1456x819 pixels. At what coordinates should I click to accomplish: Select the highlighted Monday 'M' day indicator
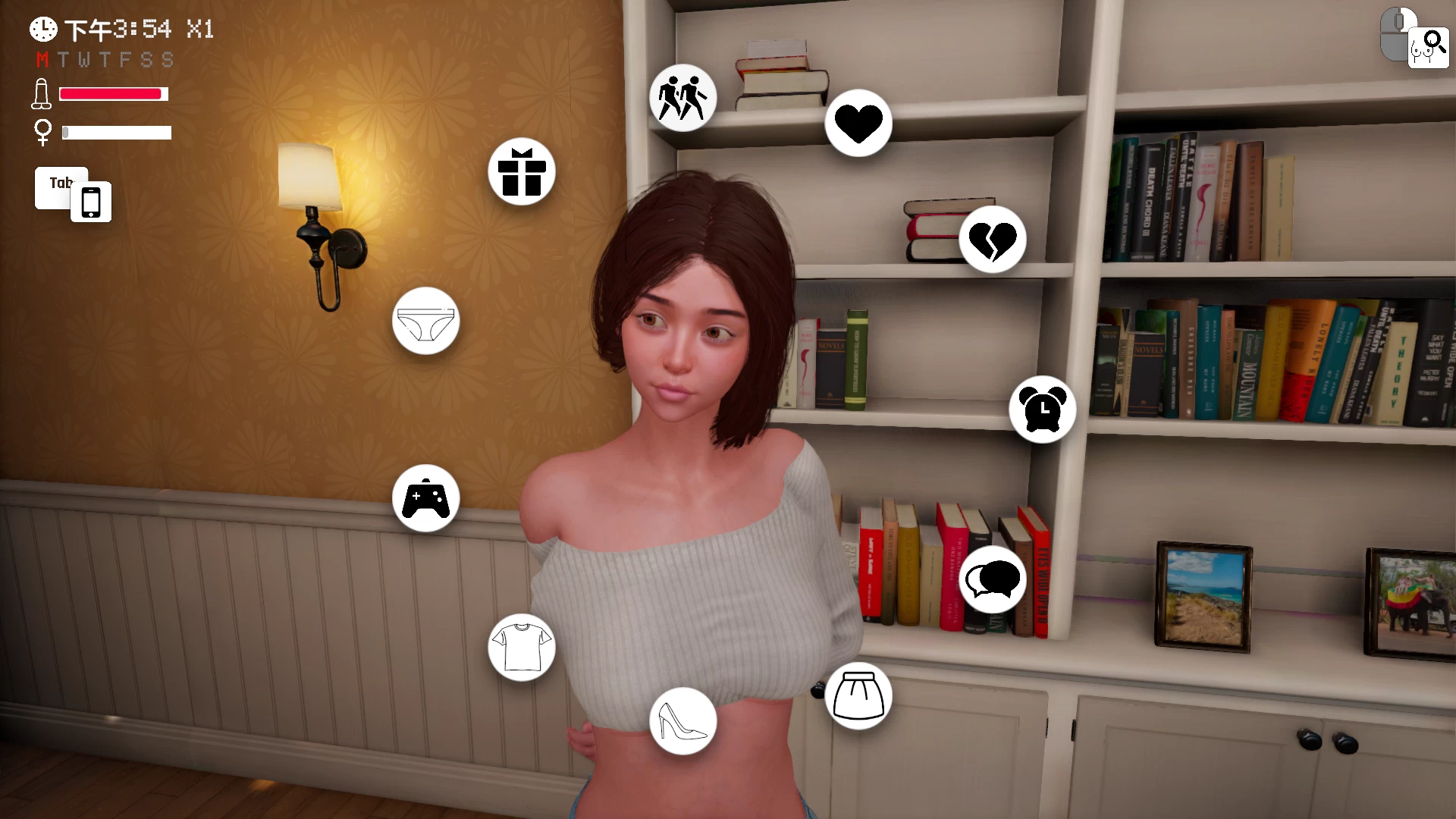[x=43, y=60]
